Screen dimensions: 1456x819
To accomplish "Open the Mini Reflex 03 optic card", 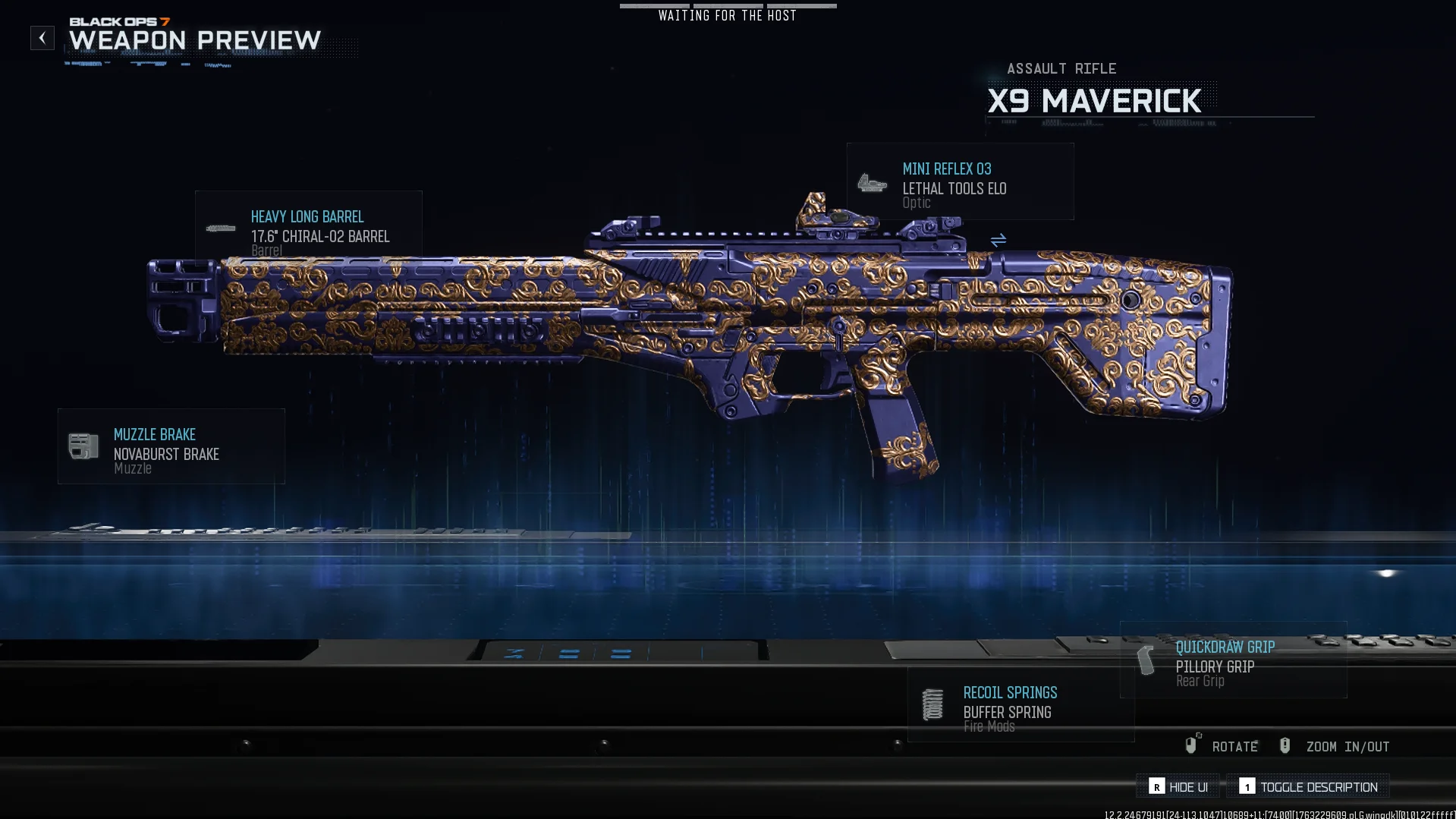I will click(x=960, y=182).
